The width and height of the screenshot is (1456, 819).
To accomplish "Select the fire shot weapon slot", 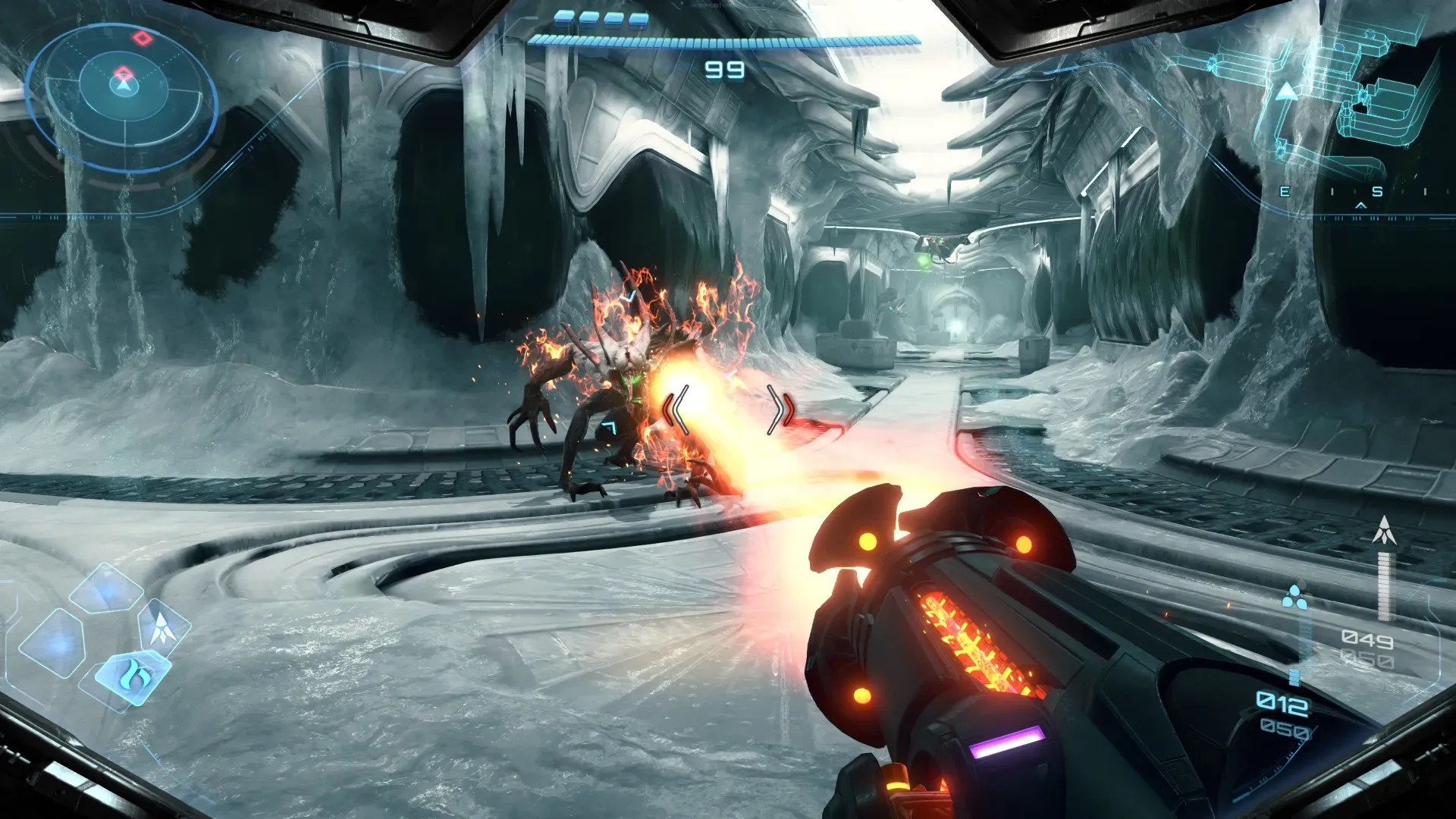I will pyautogui.click(x=134, y=675).
